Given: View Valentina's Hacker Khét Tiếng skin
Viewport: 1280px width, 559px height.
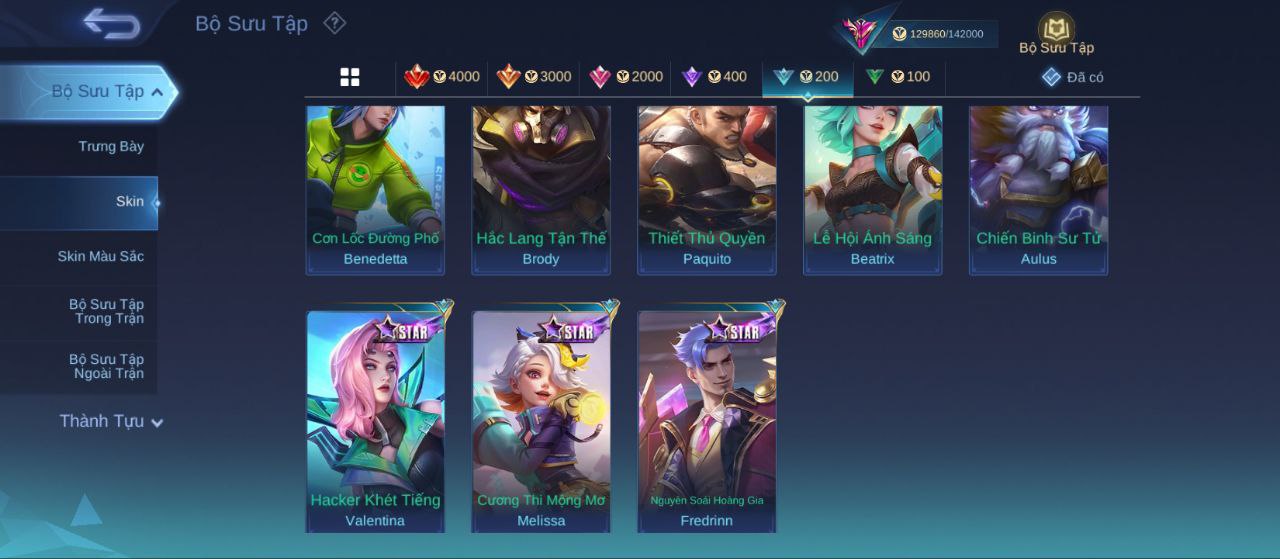Looking at the screenshot, I should (x=375, y=420).
